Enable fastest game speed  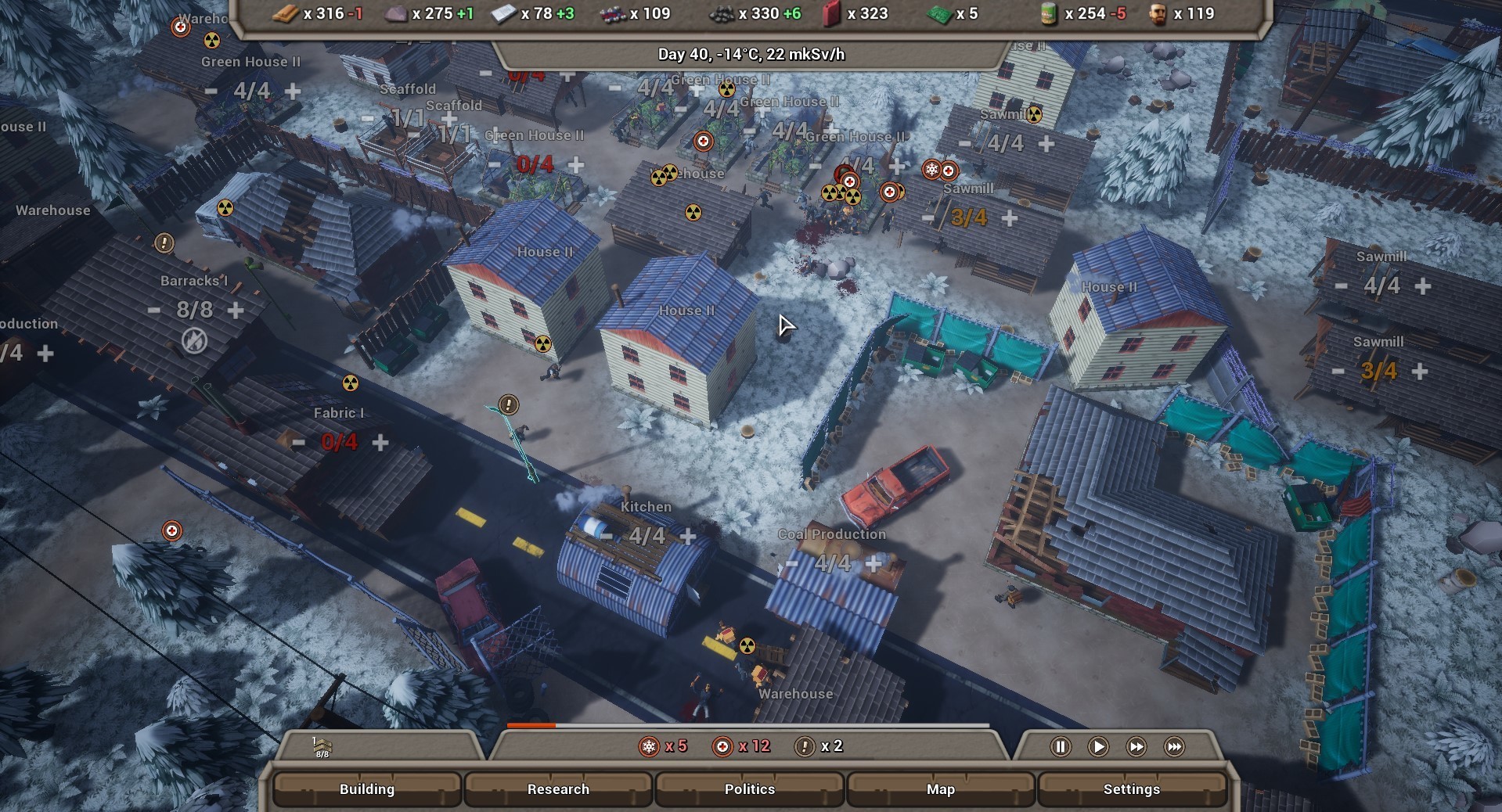click(x=1173, y=746)
